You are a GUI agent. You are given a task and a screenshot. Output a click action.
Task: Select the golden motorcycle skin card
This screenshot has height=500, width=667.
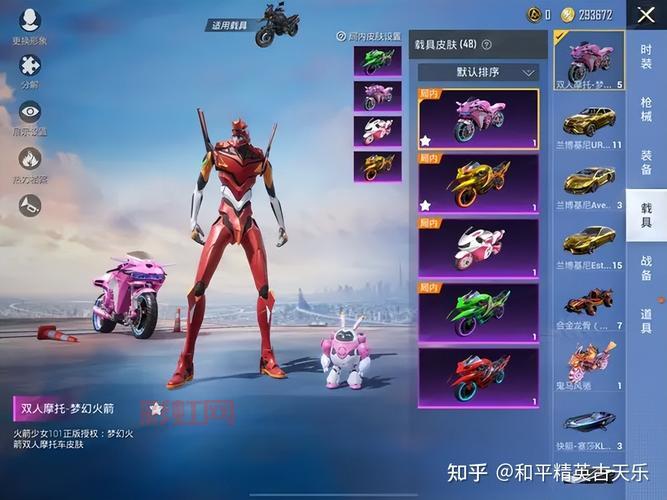(478, 183)
